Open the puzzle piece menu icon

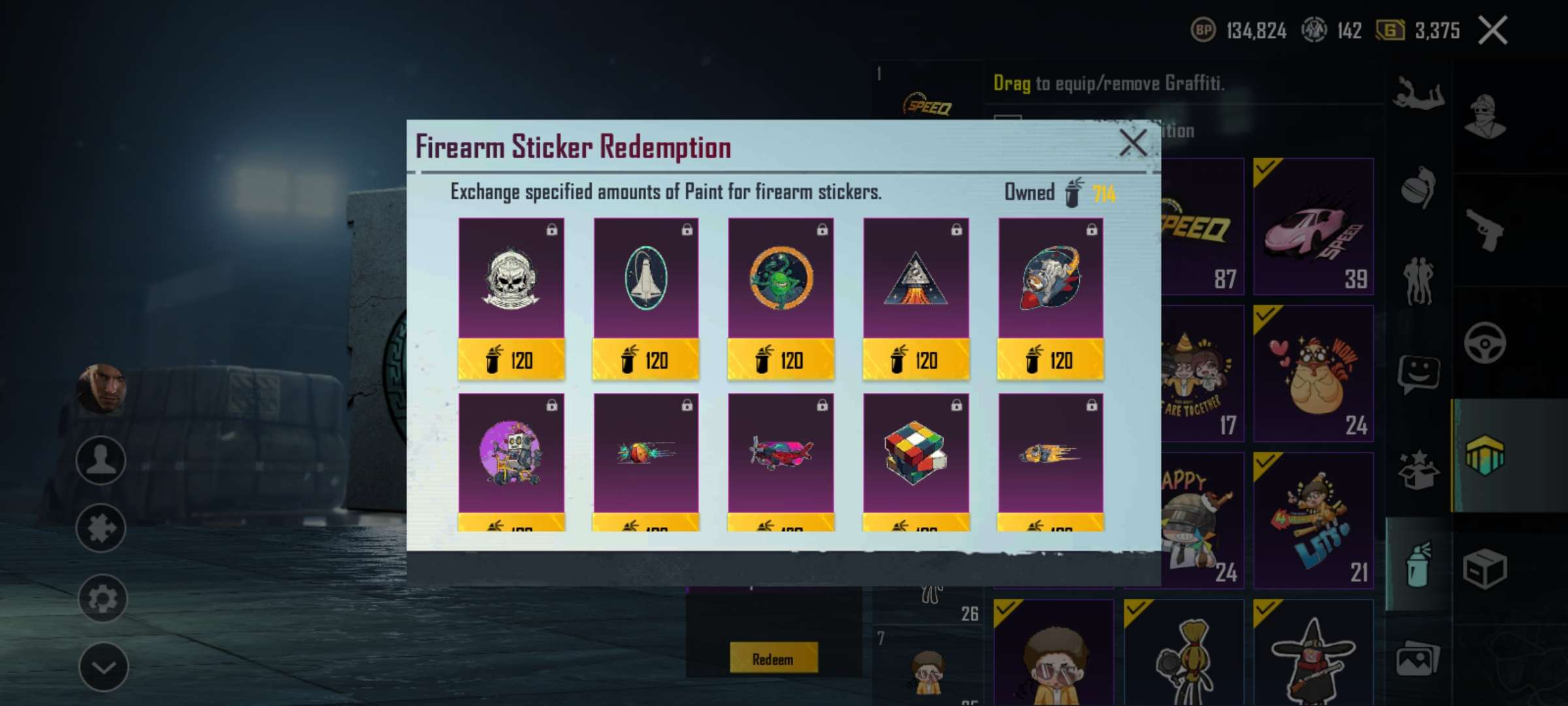[101, 528]
